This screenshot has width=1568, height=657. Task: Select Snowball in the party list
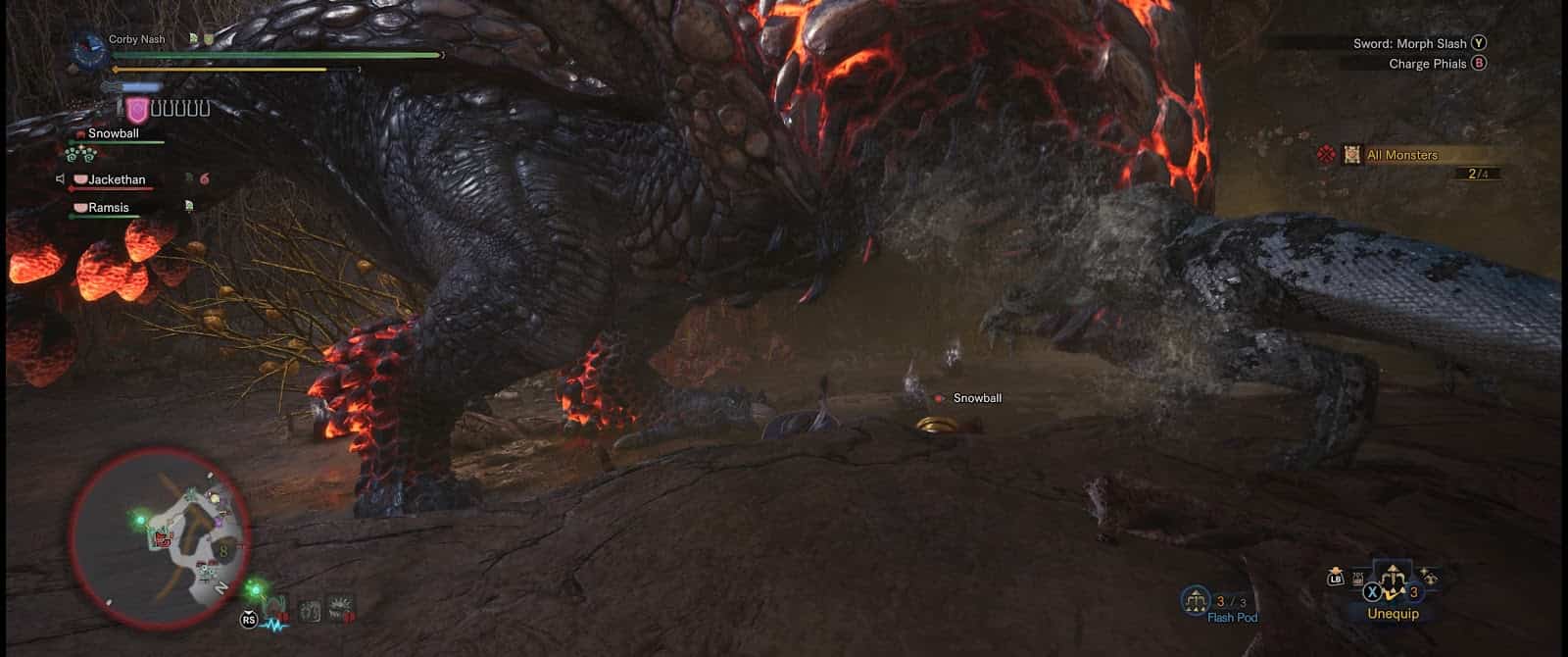point(114,133)
